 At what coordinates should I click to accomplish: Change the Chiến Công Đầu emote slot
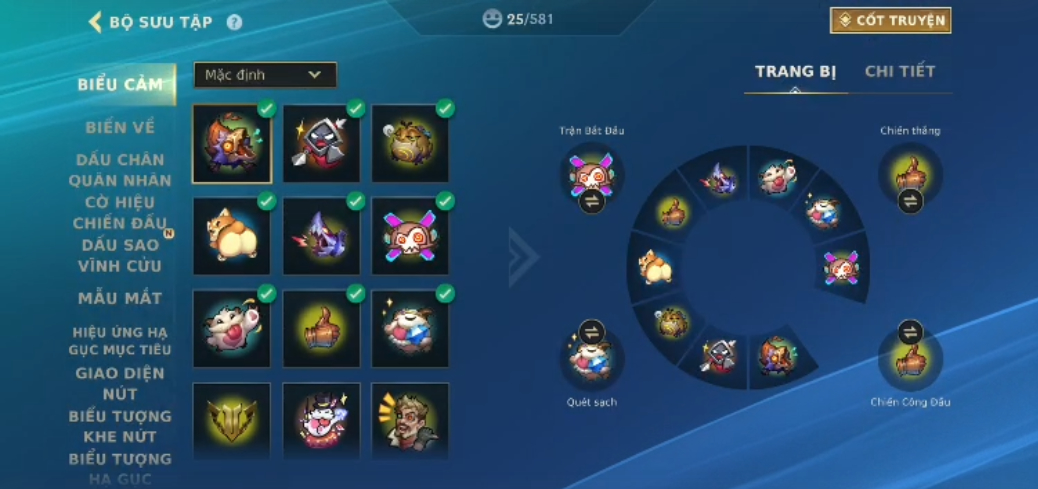click(x=910, y=331)
